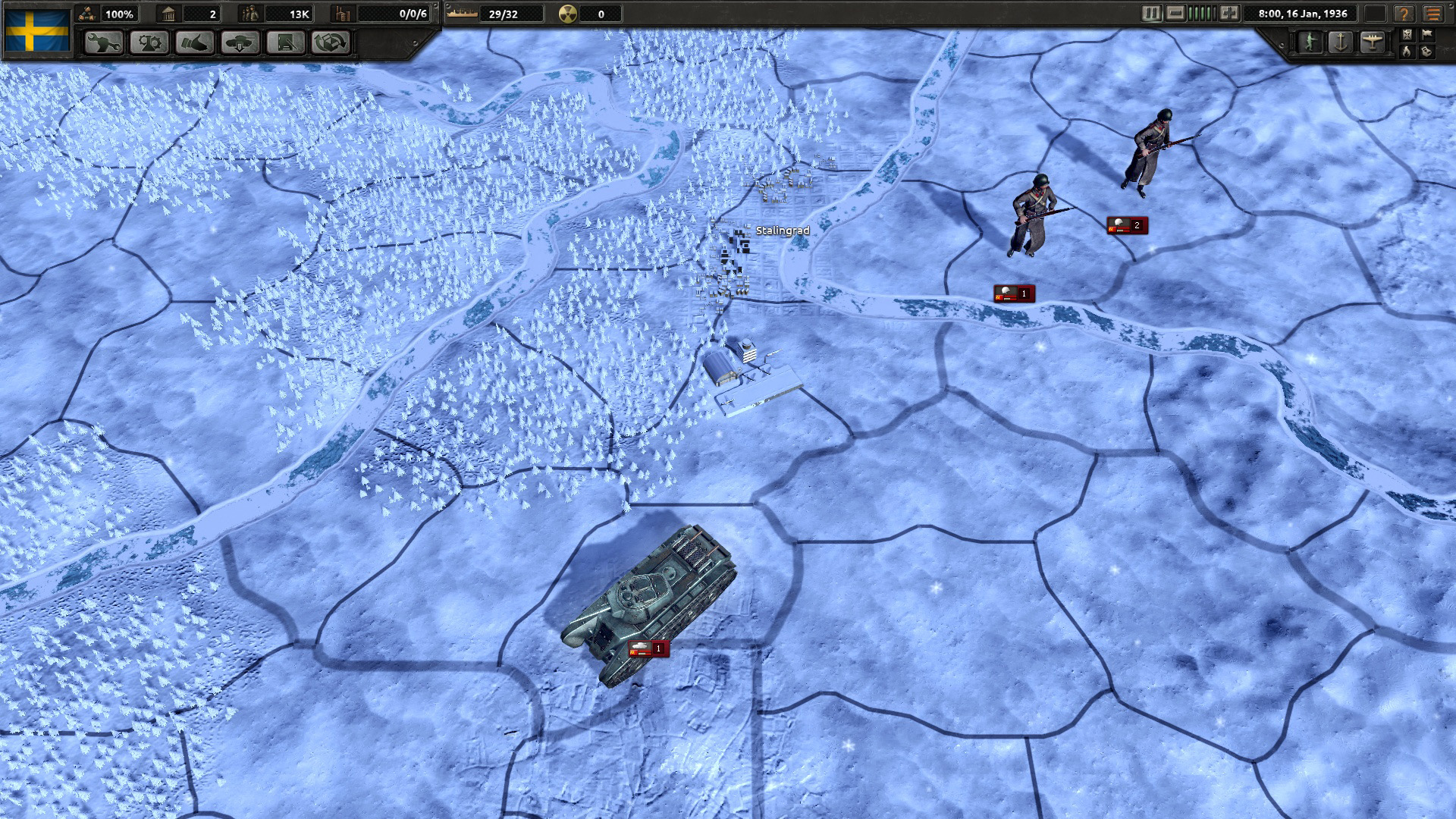Open help with the question mark button
The width and height of the screenshot is (1456, 819).
coord(1404,14)
